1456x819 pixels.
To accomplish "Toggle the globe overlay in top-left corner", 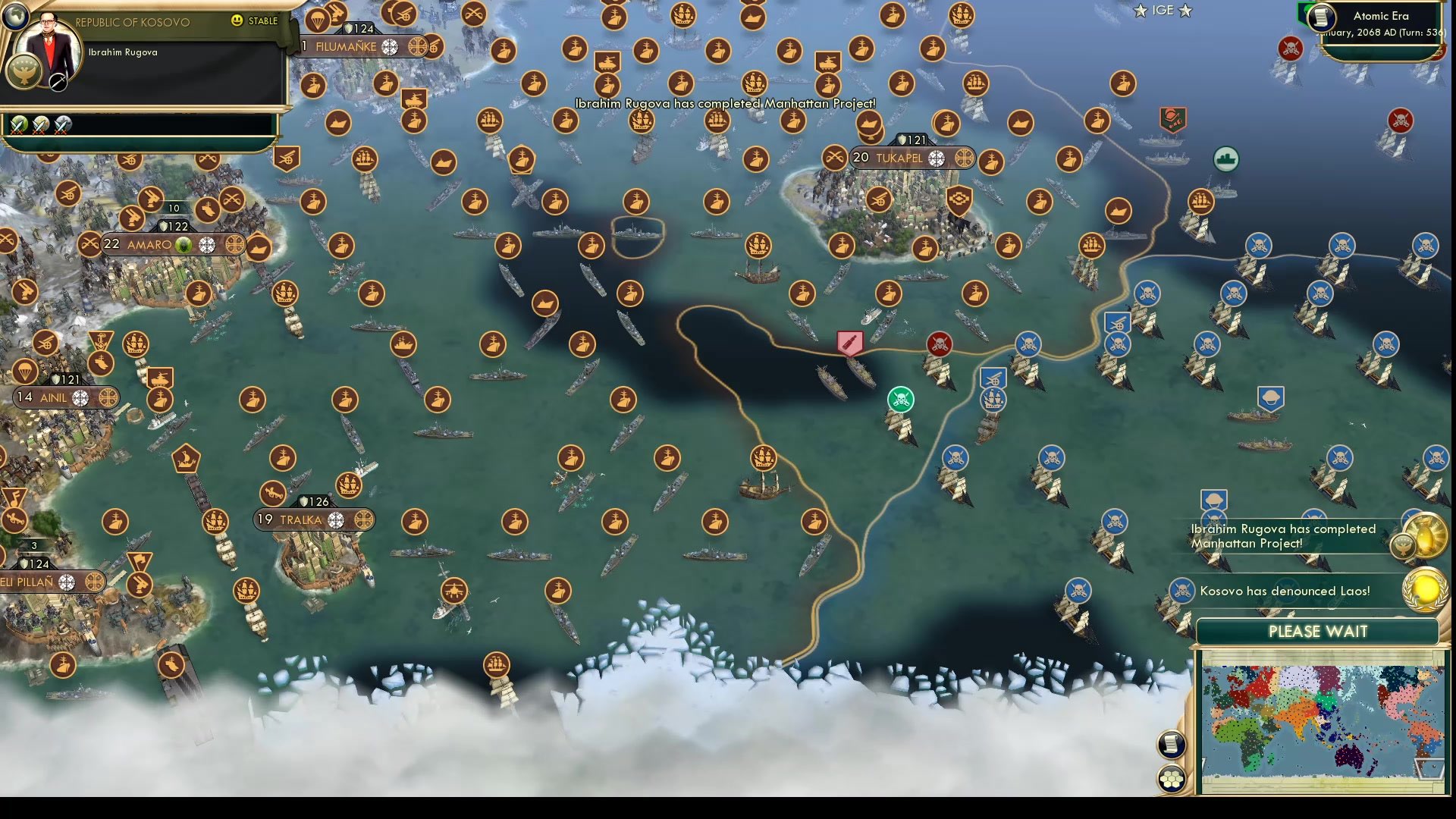I will point(15,15).
